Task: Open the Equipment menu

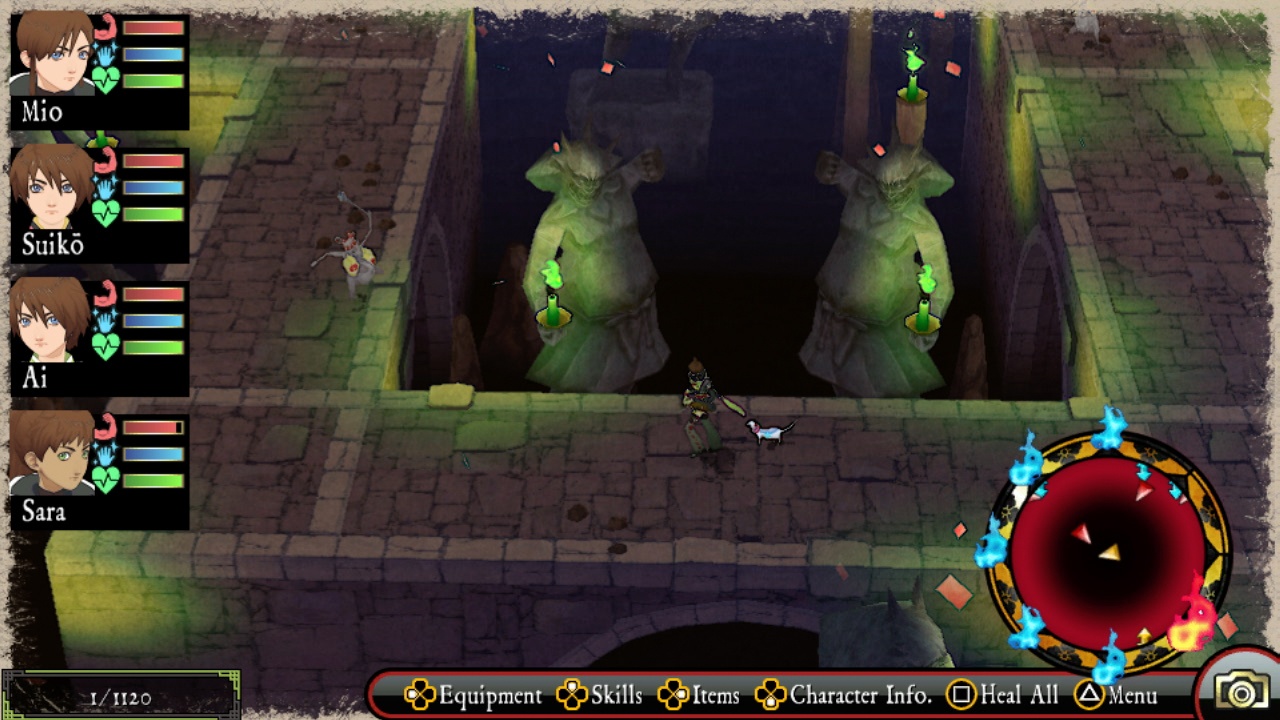Action: pos(473,695)
